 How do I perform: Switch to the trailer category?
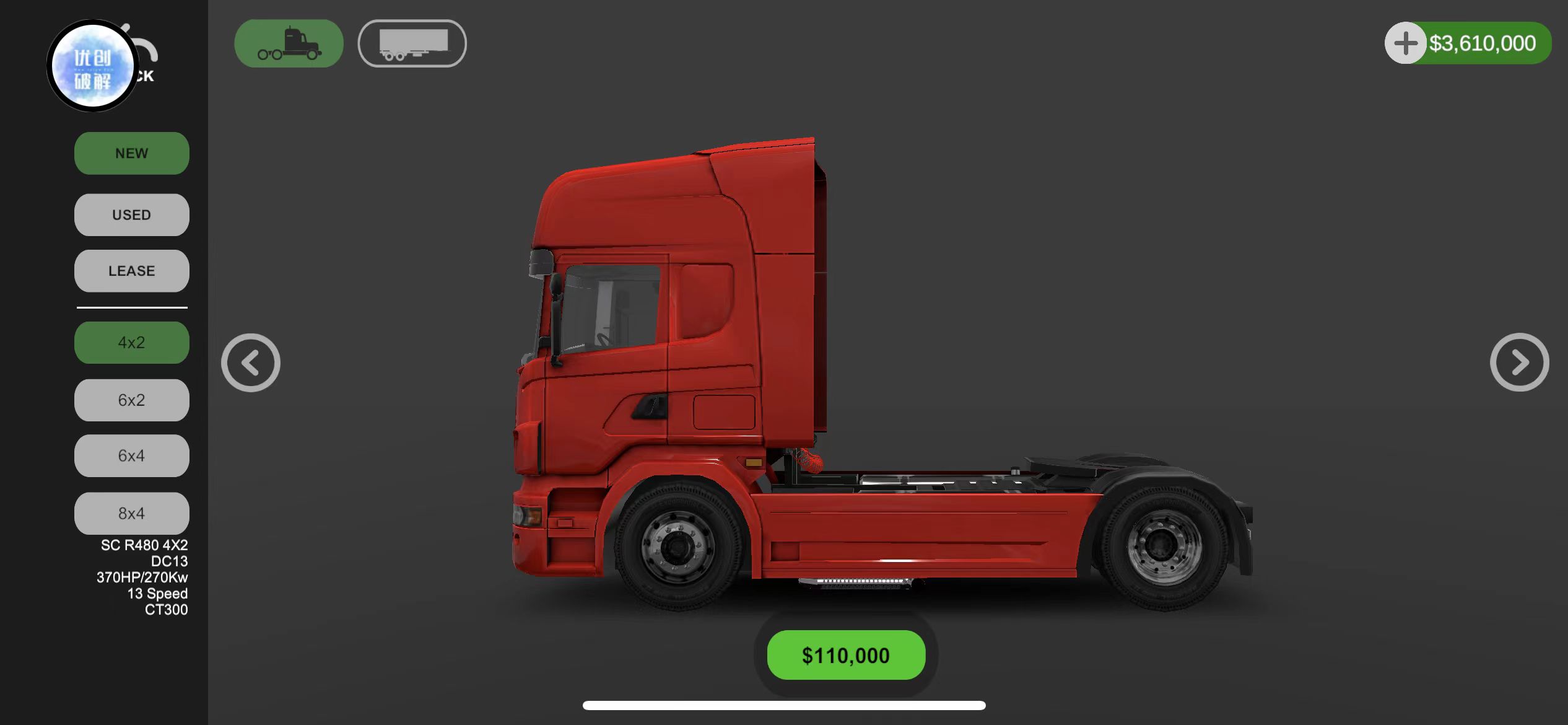pyautogui.click(x=412, y=43)
